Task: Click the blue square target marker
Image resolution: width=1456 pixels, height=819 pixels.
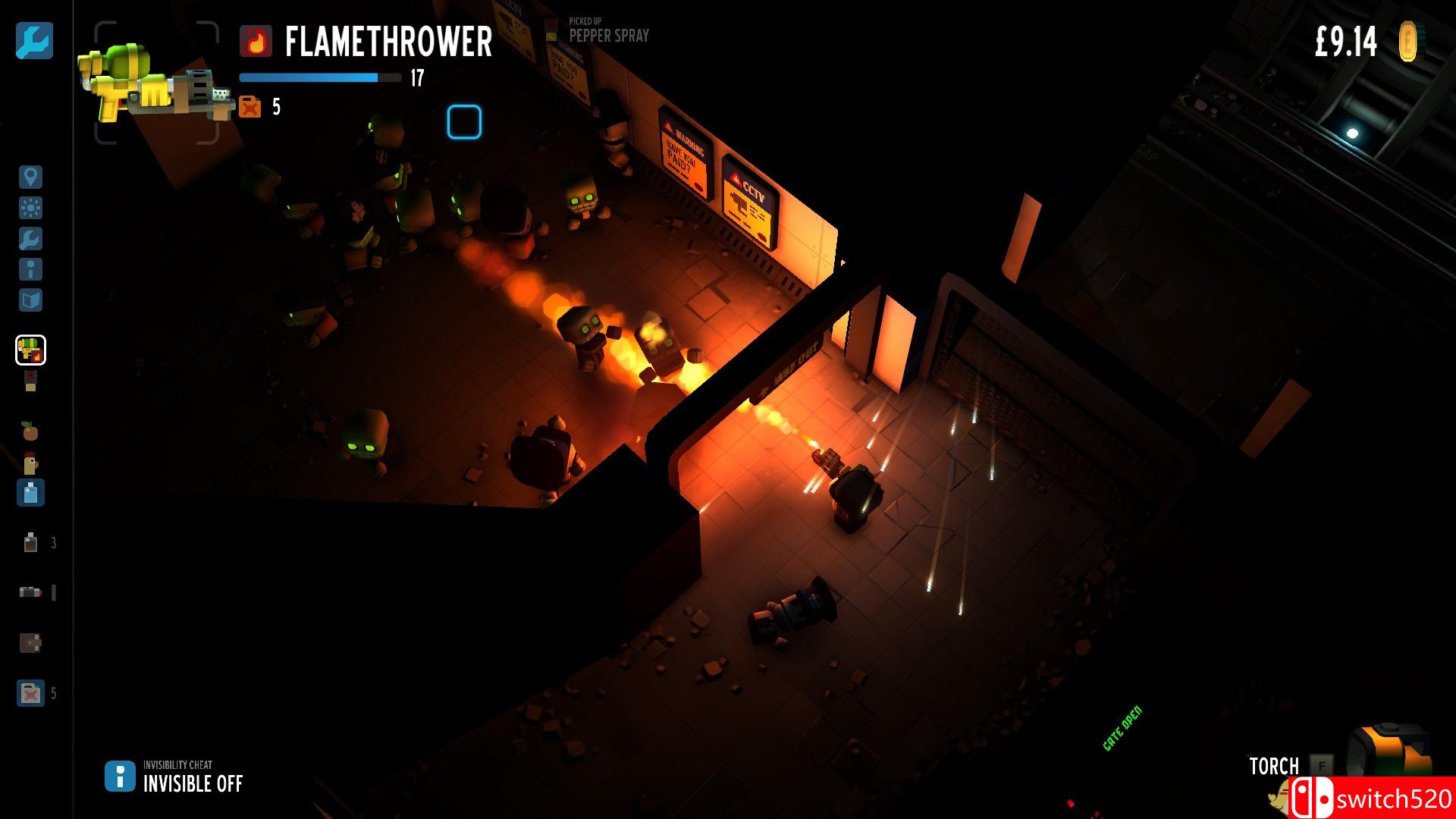Action: coord(463,123)
